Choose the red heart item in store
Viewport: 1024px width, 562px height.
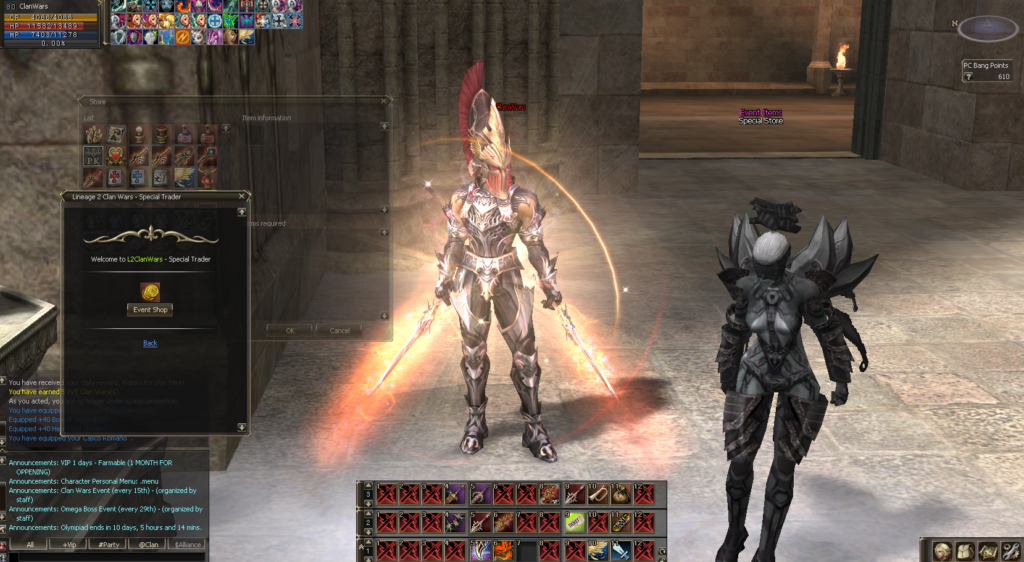tap(116, 156)
